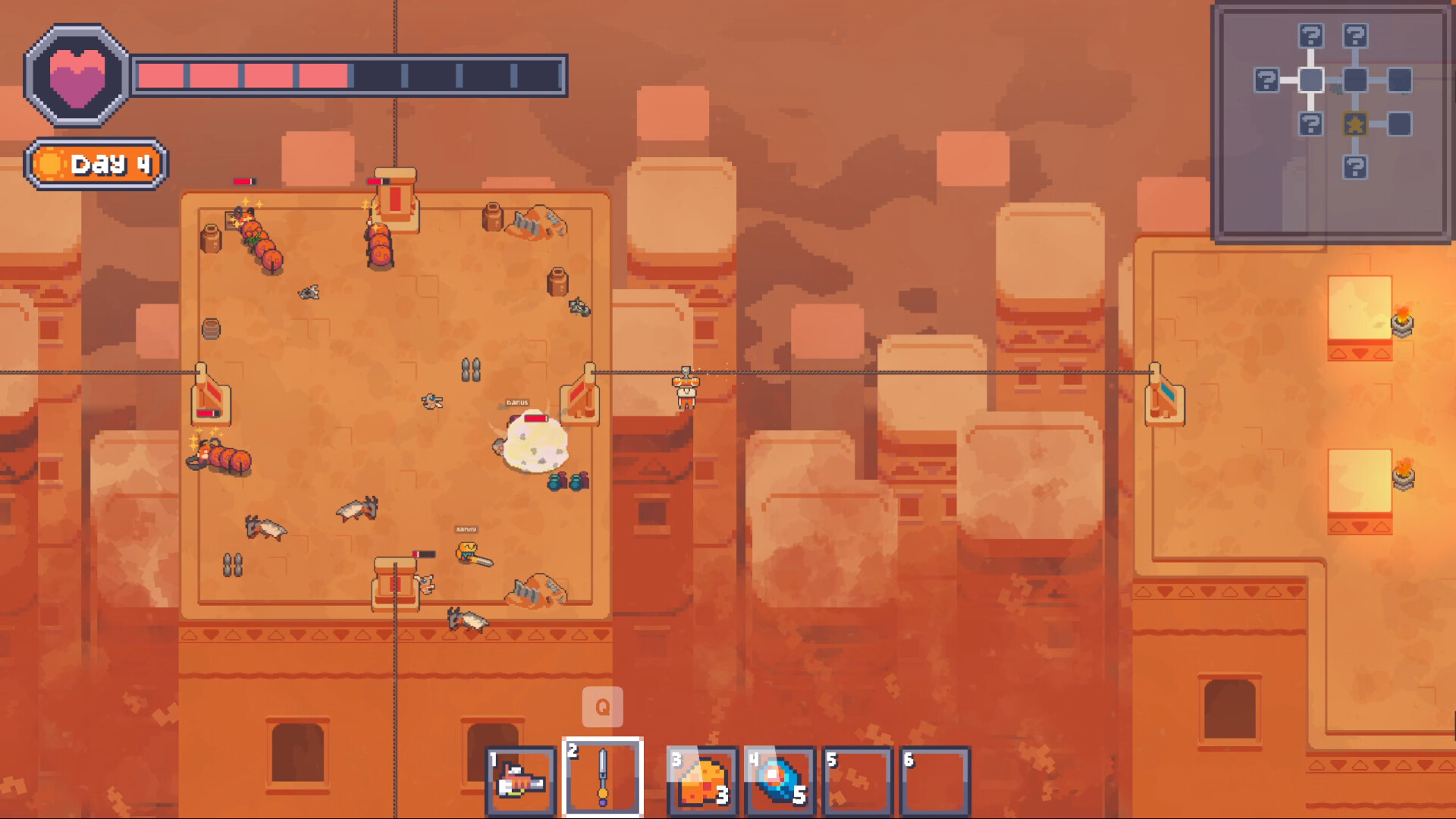Select the cheese wedge in hotbar slot 3
Viewport: 1456px width, 819px height.
(x=702, y=781)
